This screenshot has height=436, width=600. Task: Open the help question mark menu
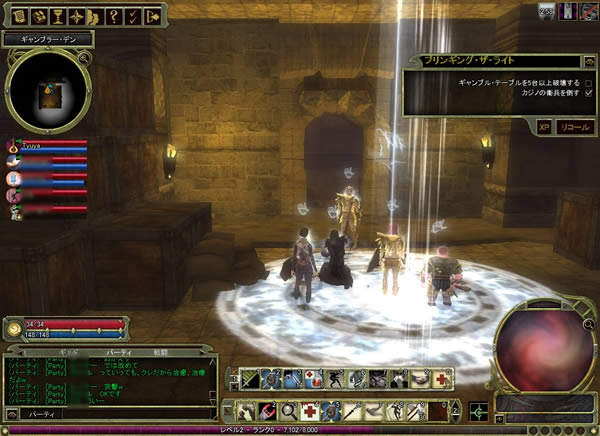[115, 16]
